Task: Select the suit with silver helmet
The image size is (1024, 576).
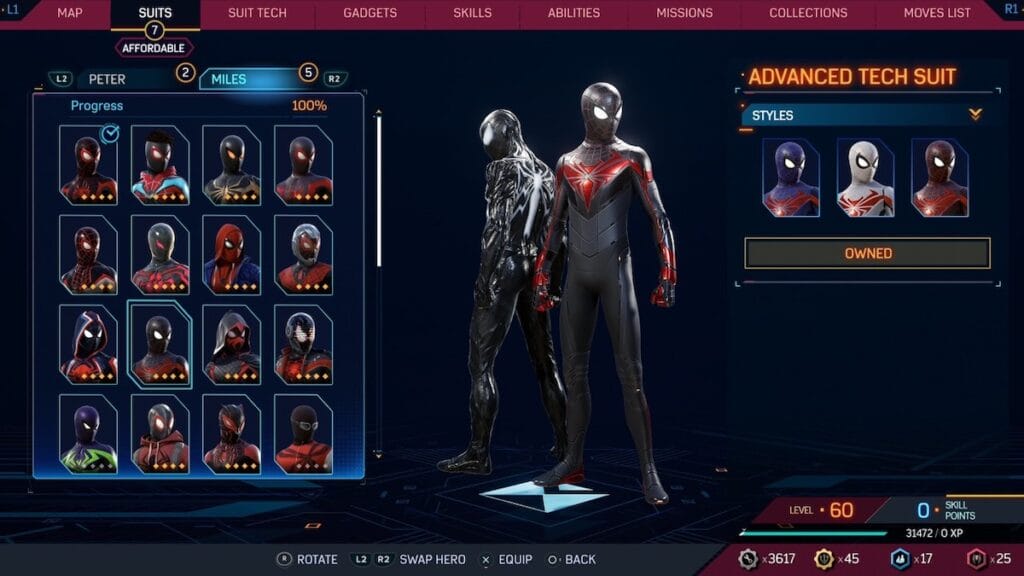Action: pyautogui.click(x=303, y=255)
